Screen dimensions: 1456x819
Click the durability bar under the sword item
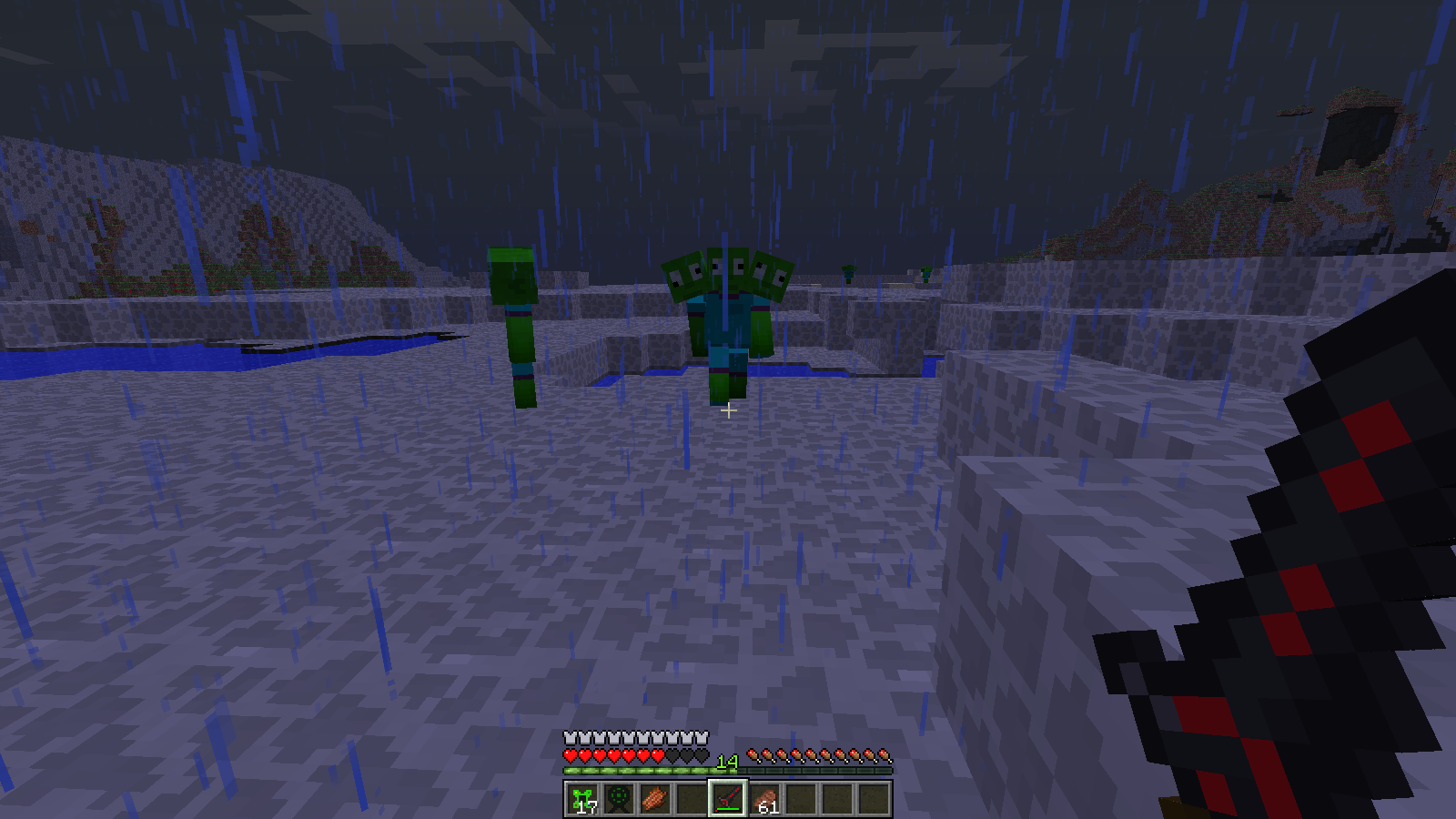click(x=728, y=808)
